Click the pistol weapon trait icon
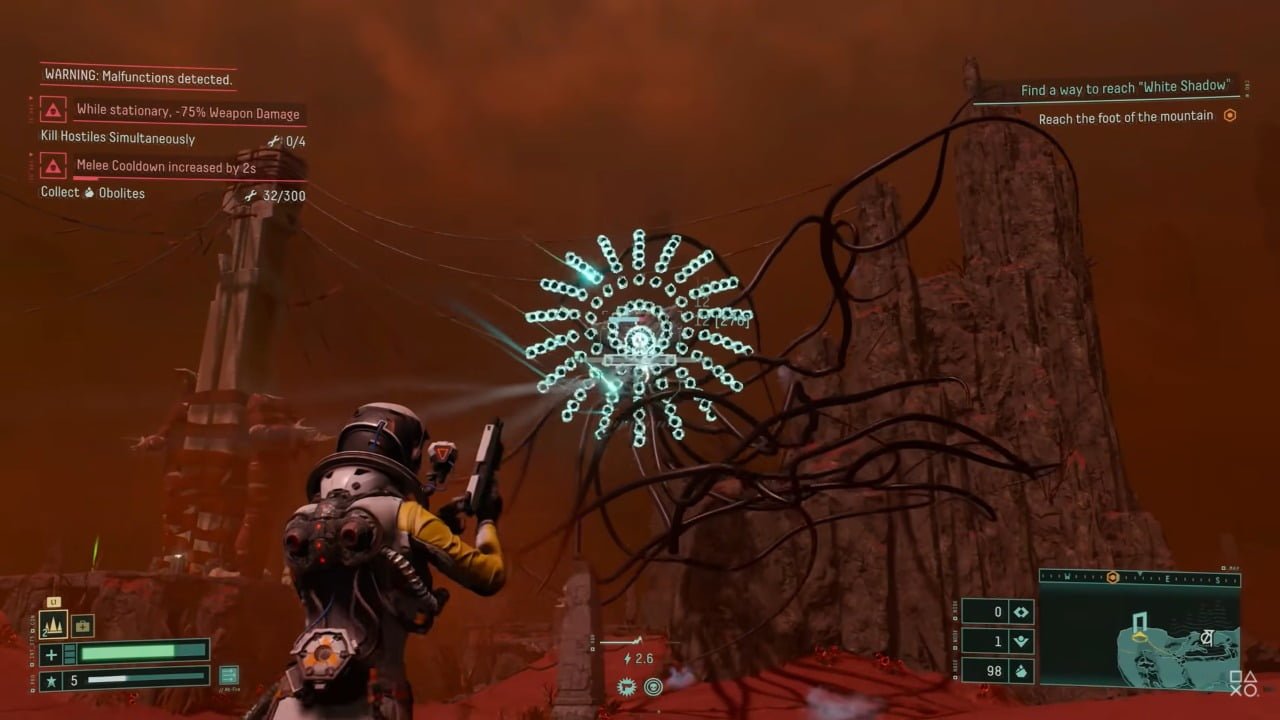 click(629, 686)
